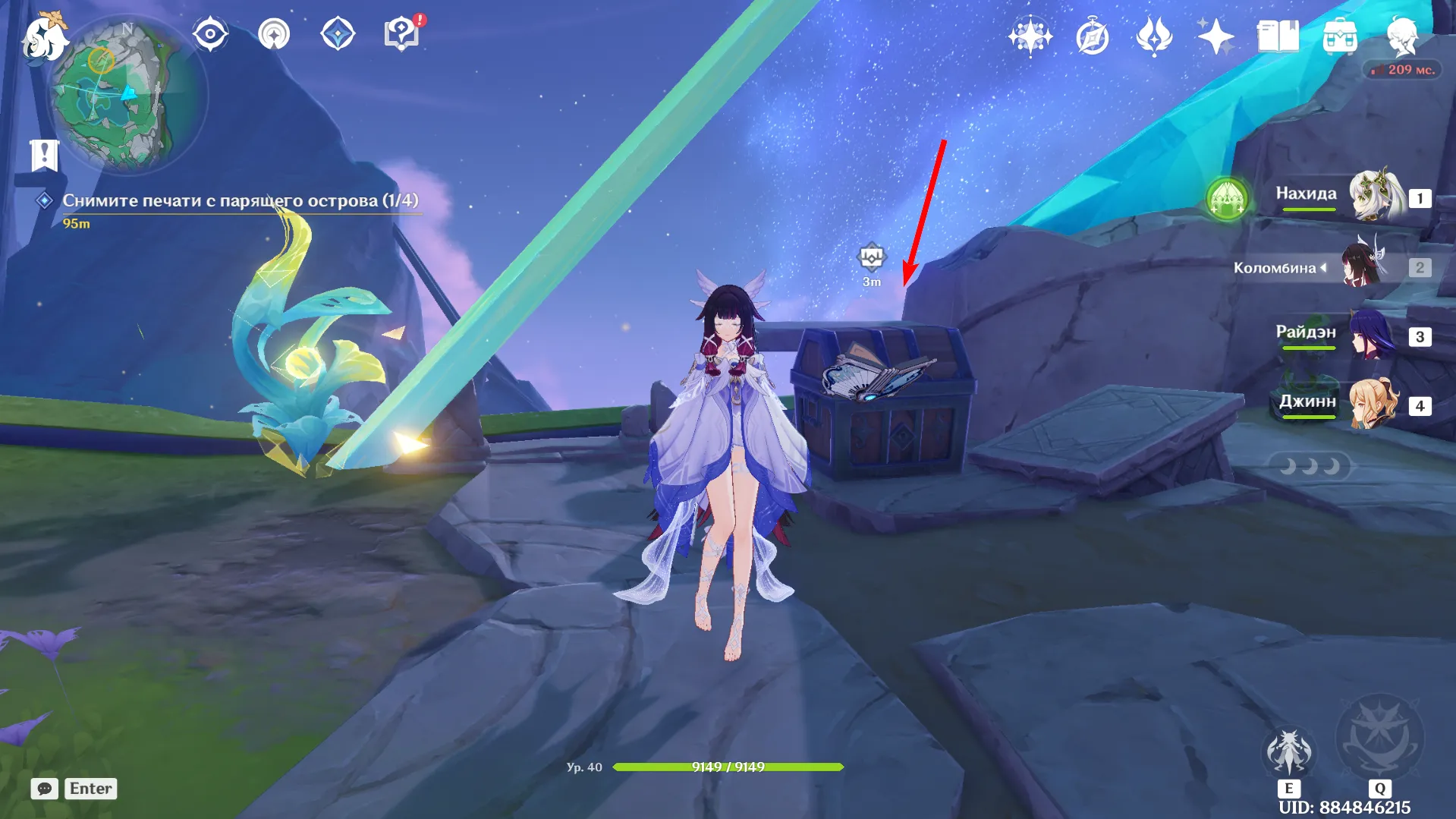Open the Inventory backpack icon
Viewport: 1456px width, 819px height.
(x=1340, y=36)
